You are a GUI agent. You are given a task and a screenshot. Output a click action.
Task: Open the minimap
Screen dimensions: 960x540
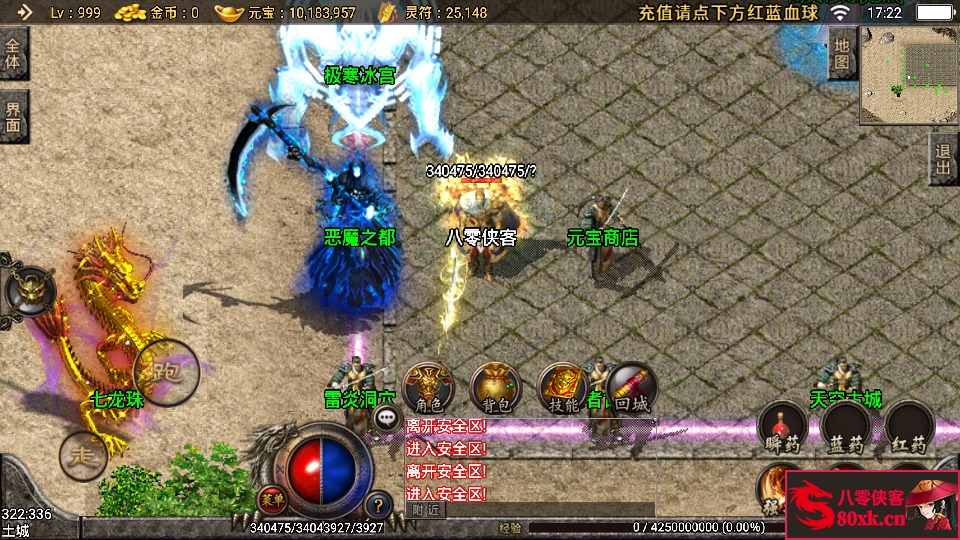click(x=908, y=73)
